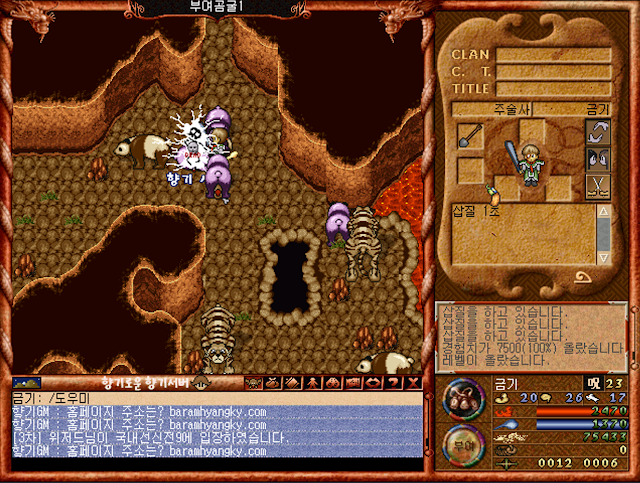Close using the toolbar X button

(x=411, y=382)
